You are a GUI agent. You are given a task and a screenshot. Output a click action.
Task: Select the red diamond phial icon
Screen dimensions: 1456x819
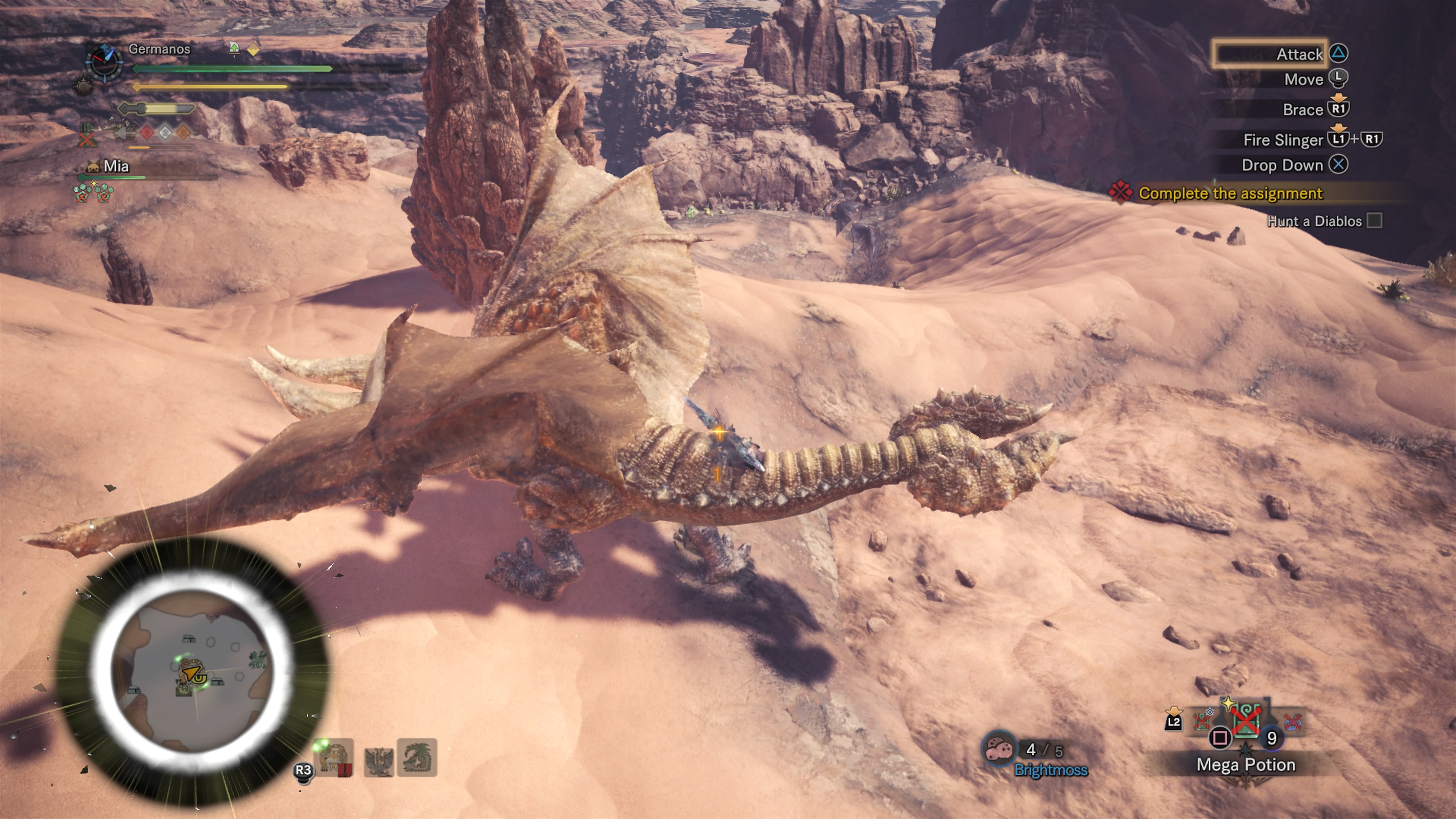coord(147,133)
